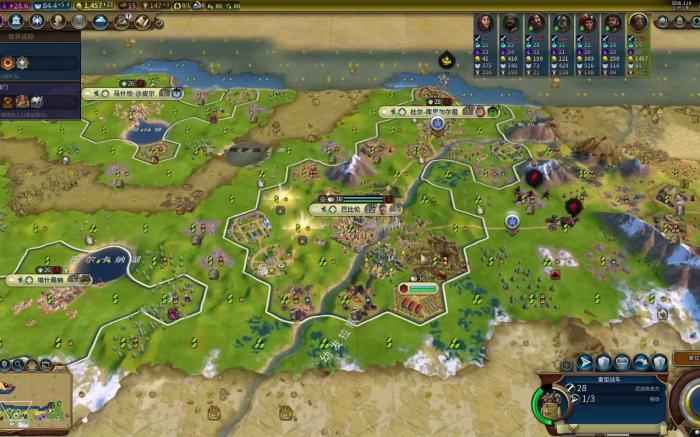This screenshot has height=437, width=700.
Task: Click the first leader portrait in the ribbon
Action: [486, 23]
